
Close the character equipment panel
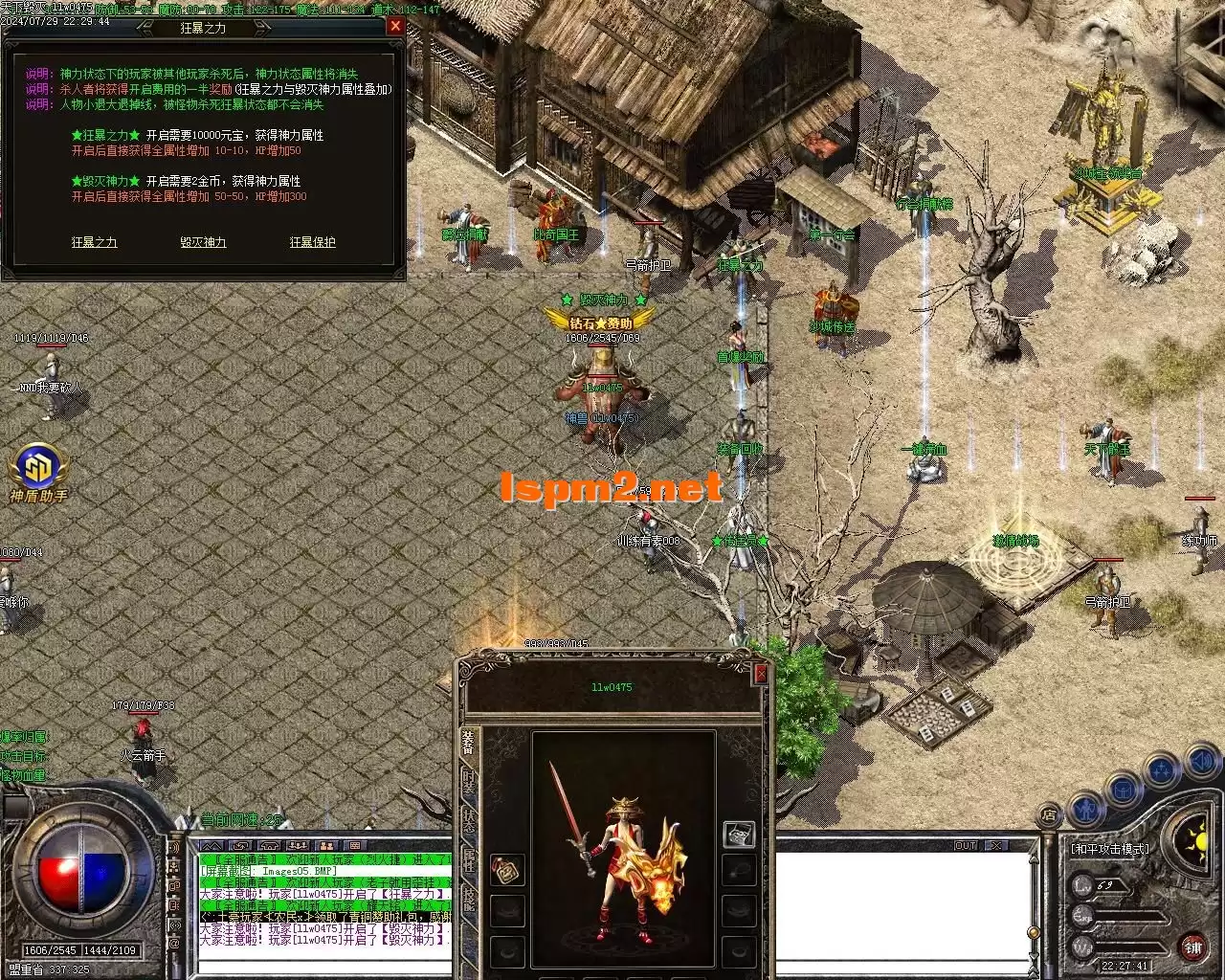[761, 674]
